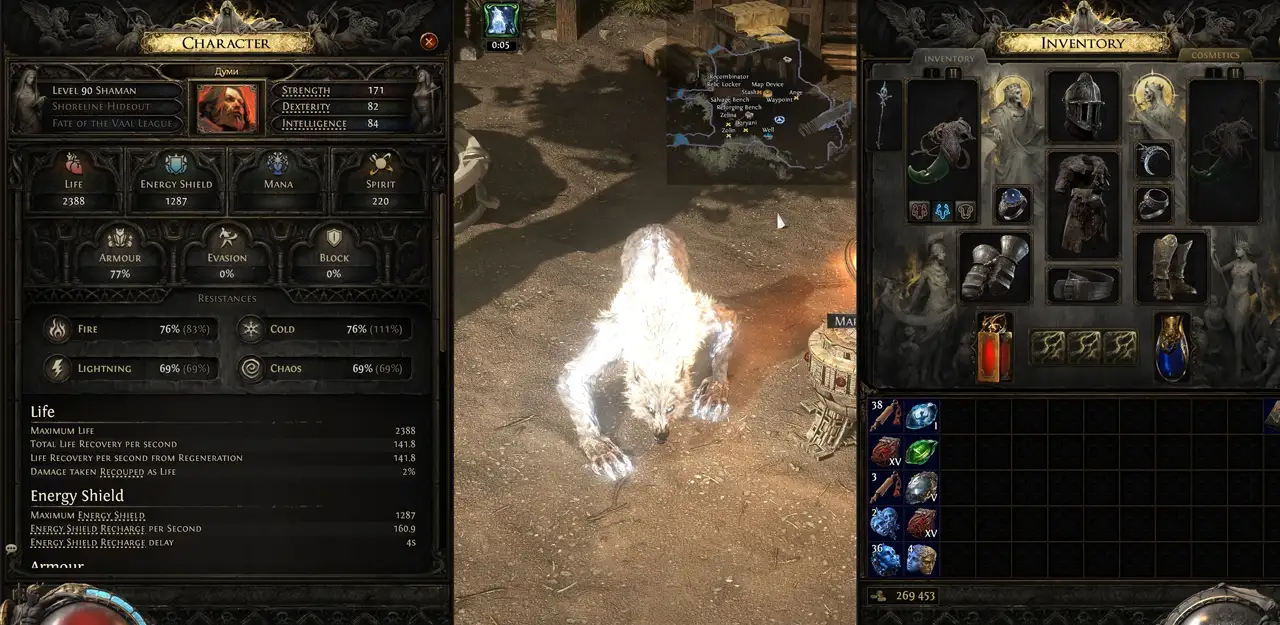
Task: Click the blue mana flask
Action: [x=1171, y=347]
